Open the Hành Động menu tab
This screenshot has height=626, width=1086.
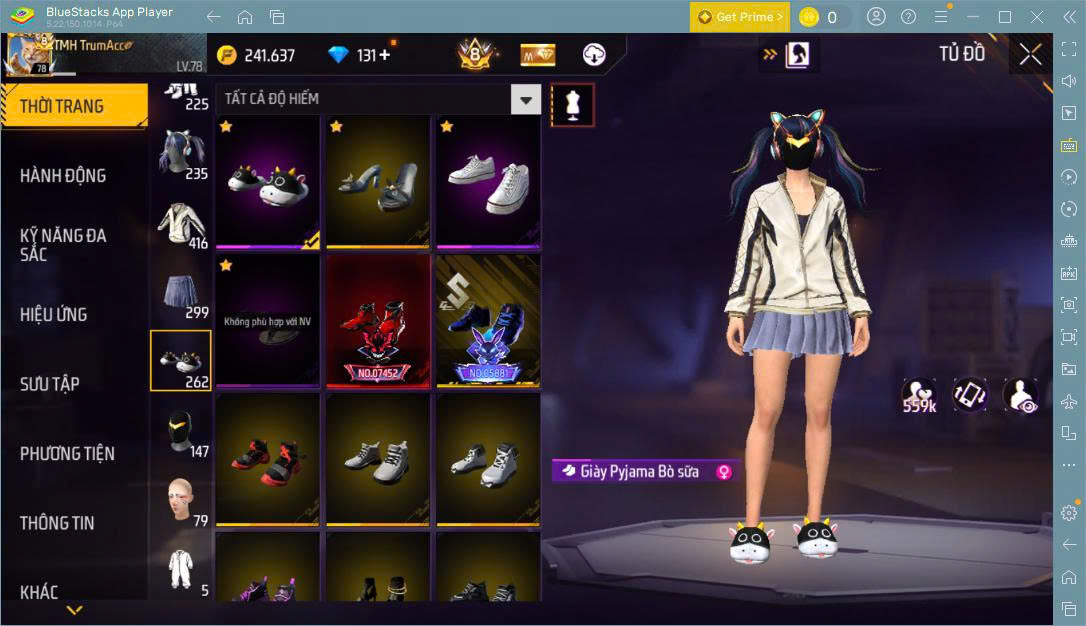click(x=63, y=176)
